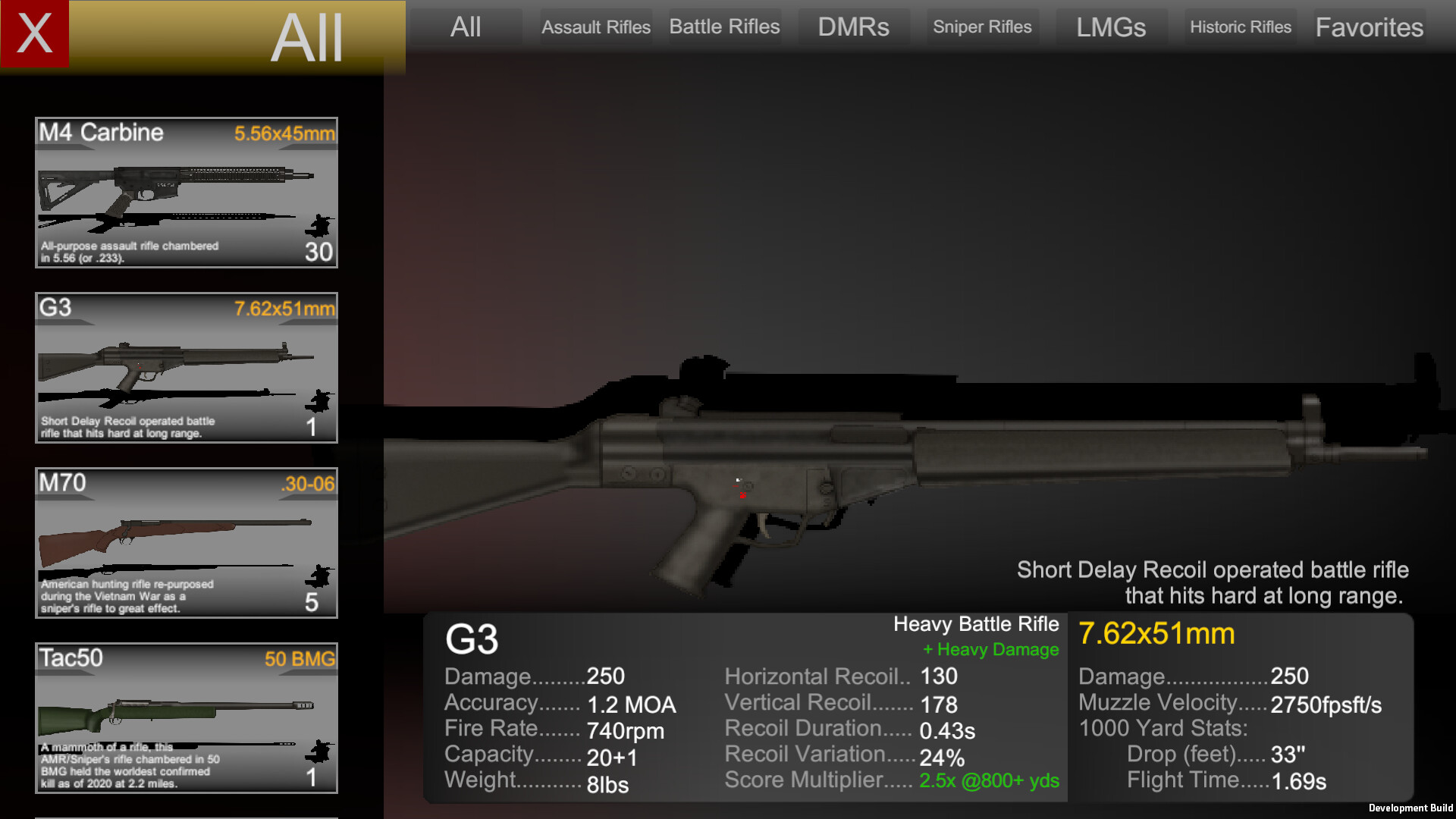Screen dimensions: 1456x819
Task: Open the Sniper Rifles category
Action: (982, 27)
